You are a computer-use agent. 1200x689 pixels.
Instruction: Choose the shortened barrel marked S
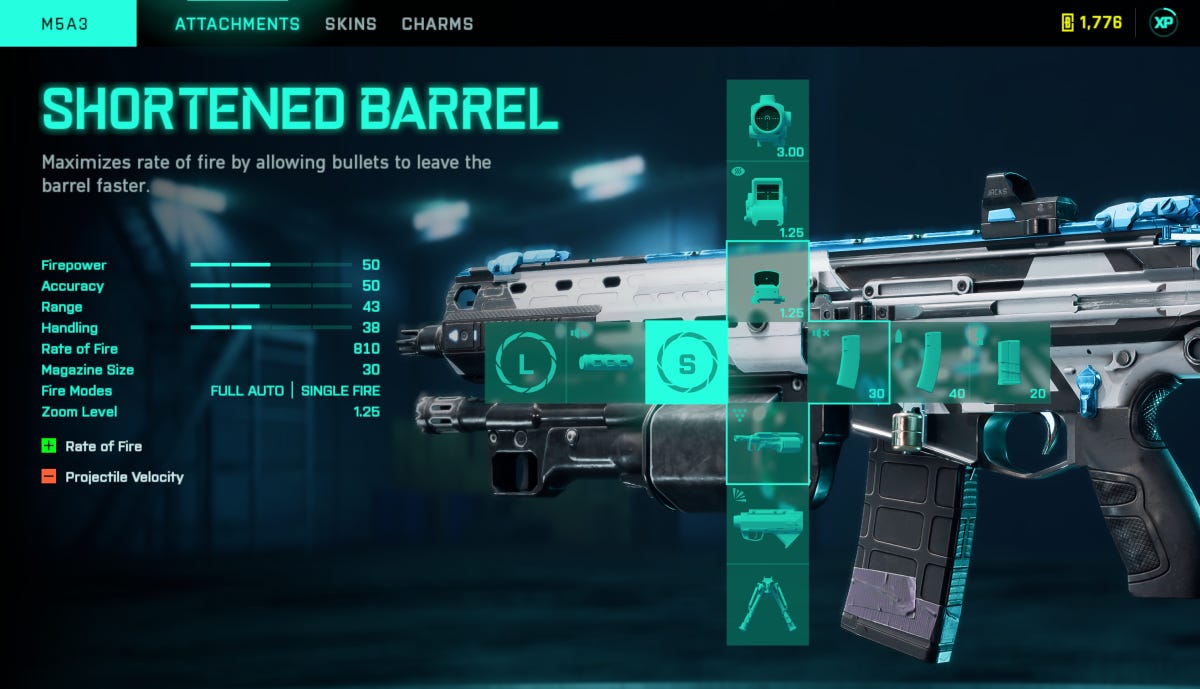click(686, 362)
